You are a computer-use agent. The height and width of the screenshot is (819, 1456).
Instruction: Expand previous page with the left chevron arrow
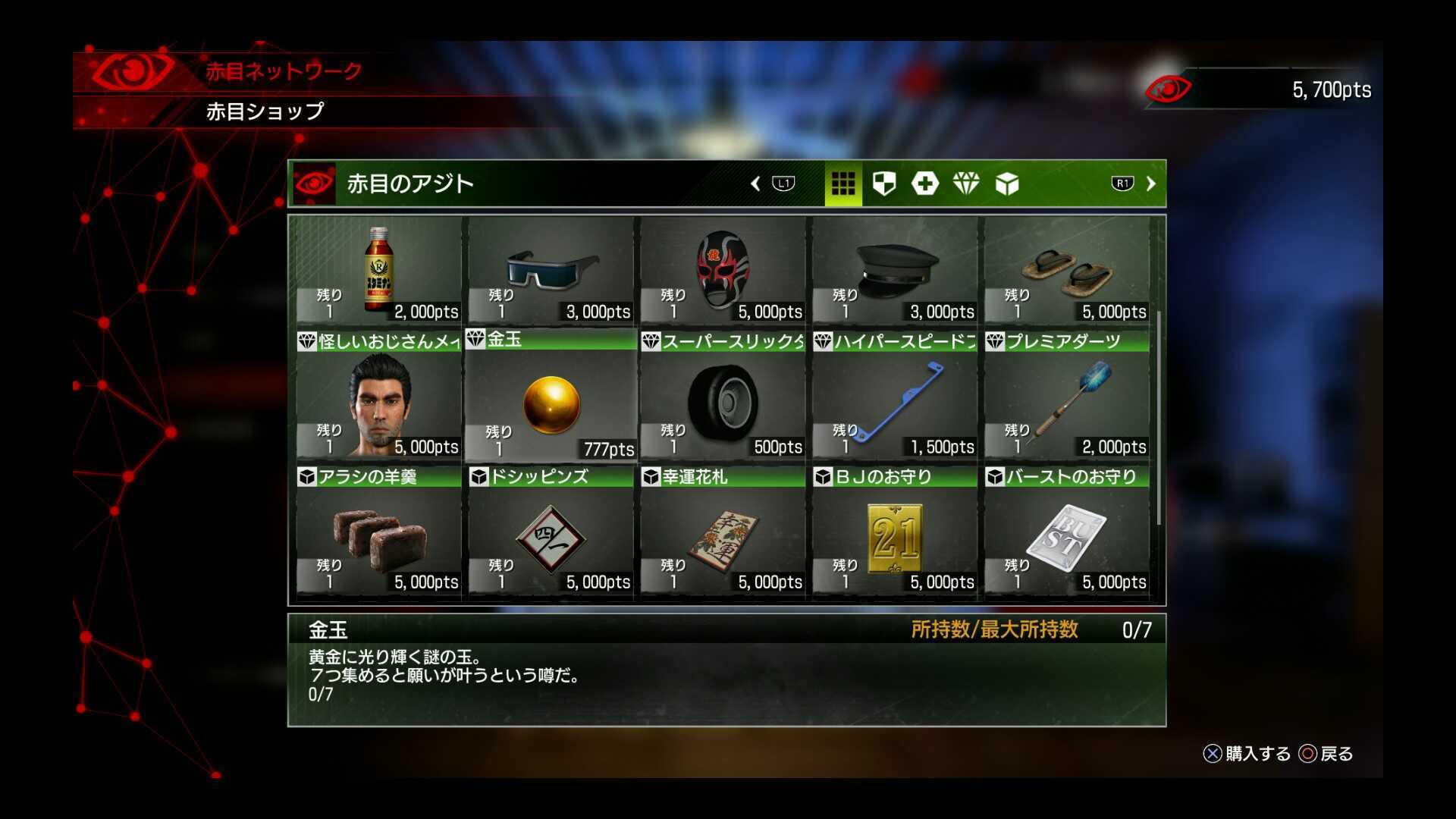point(755,184)
